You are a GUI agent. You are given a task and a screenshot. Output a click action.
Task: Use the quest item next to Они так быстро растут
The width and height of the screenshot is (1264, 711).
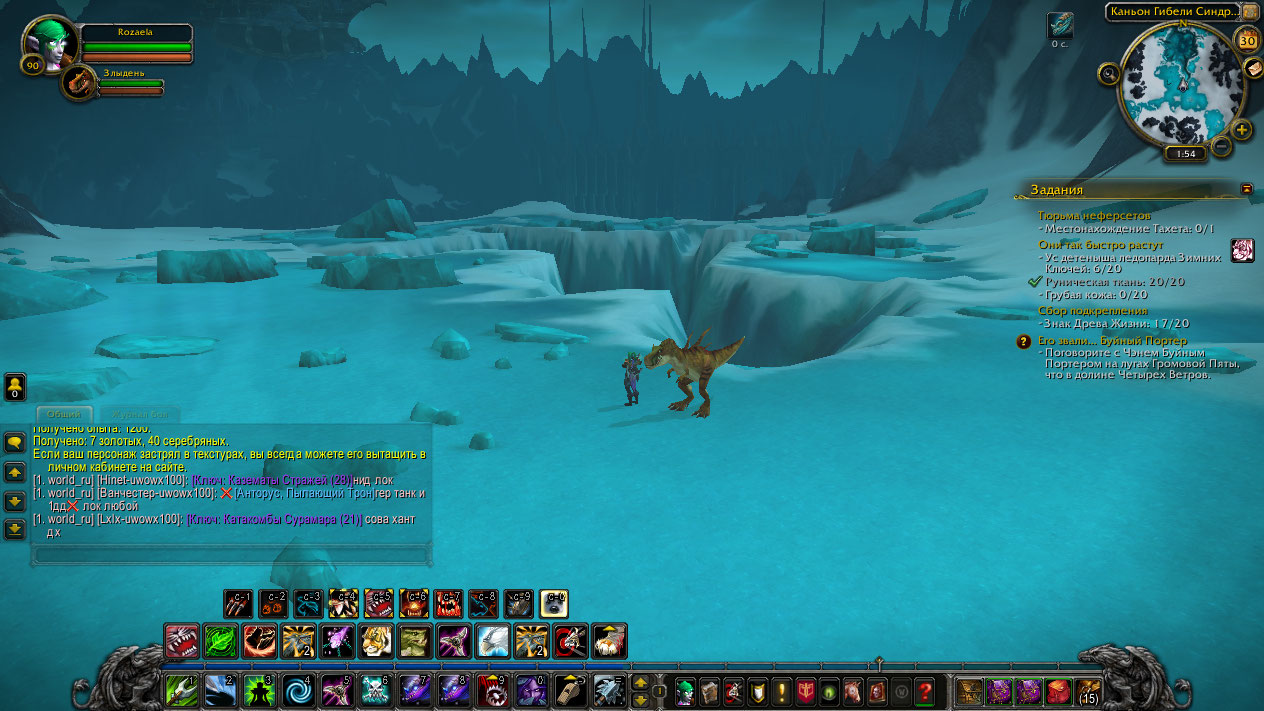[1242, 250]
